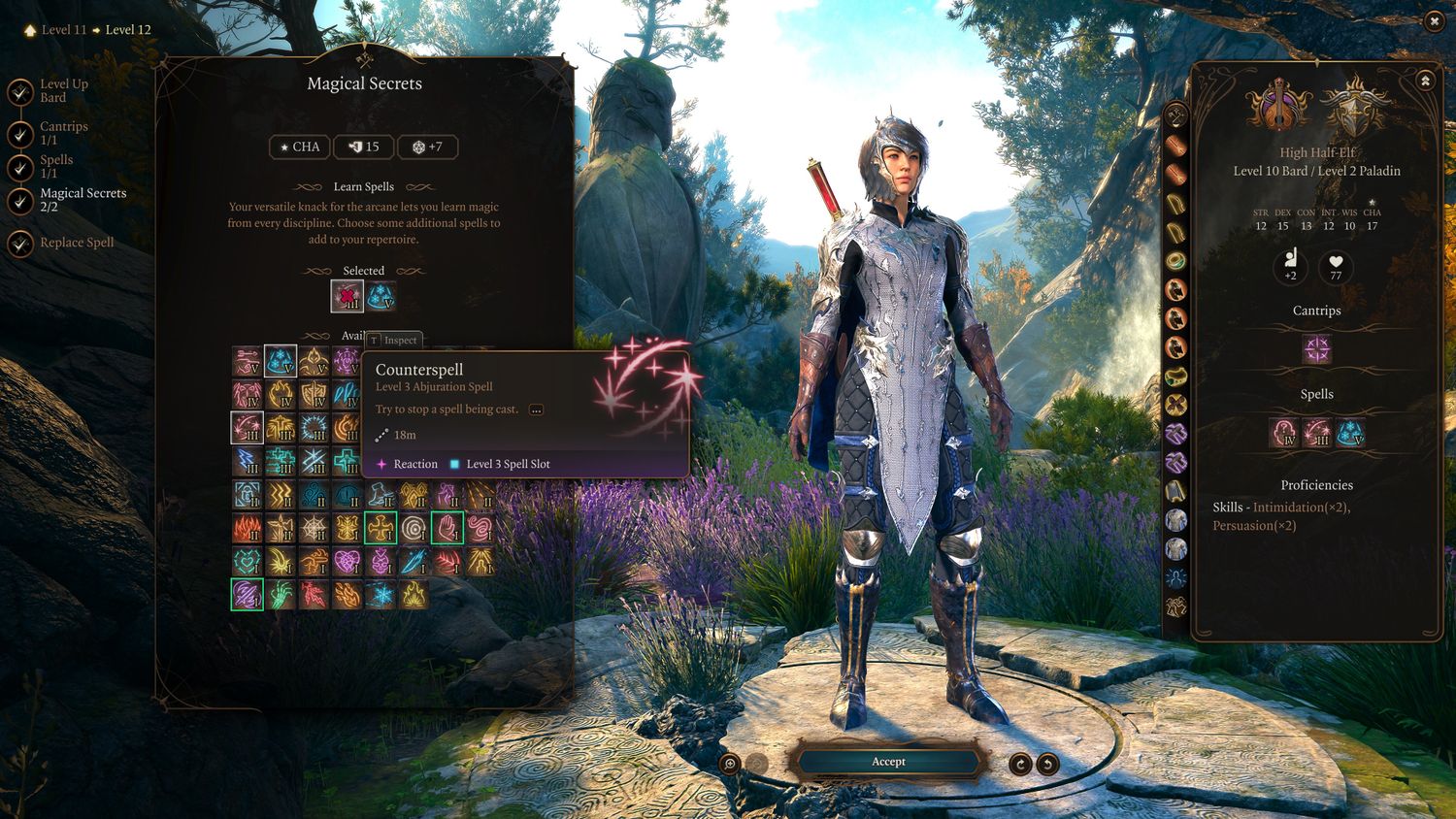Click the blue level V spell in Selected

point(381,296)
